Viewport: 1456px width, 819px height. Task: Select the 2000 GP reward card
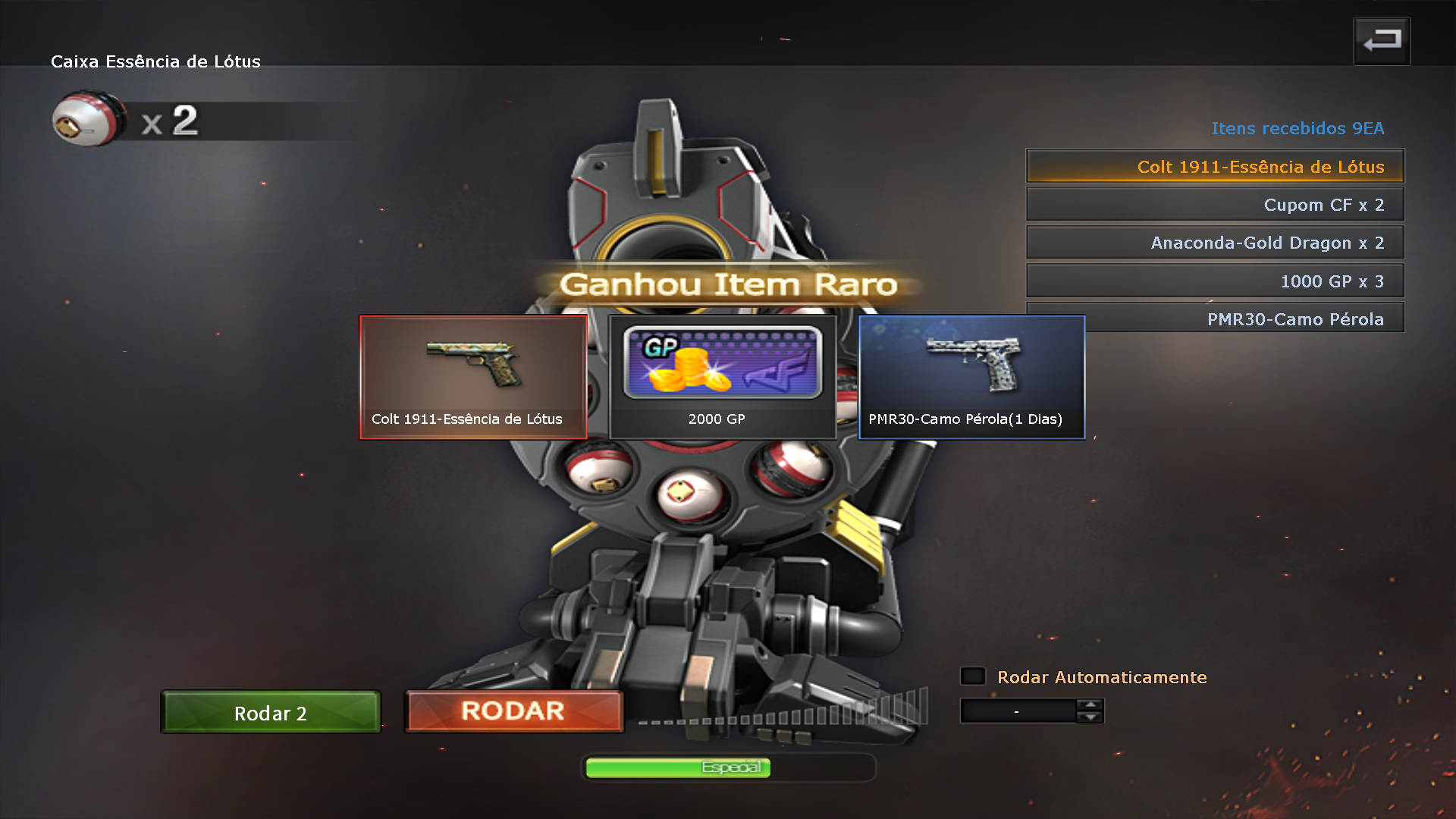(x=722, y=377)
